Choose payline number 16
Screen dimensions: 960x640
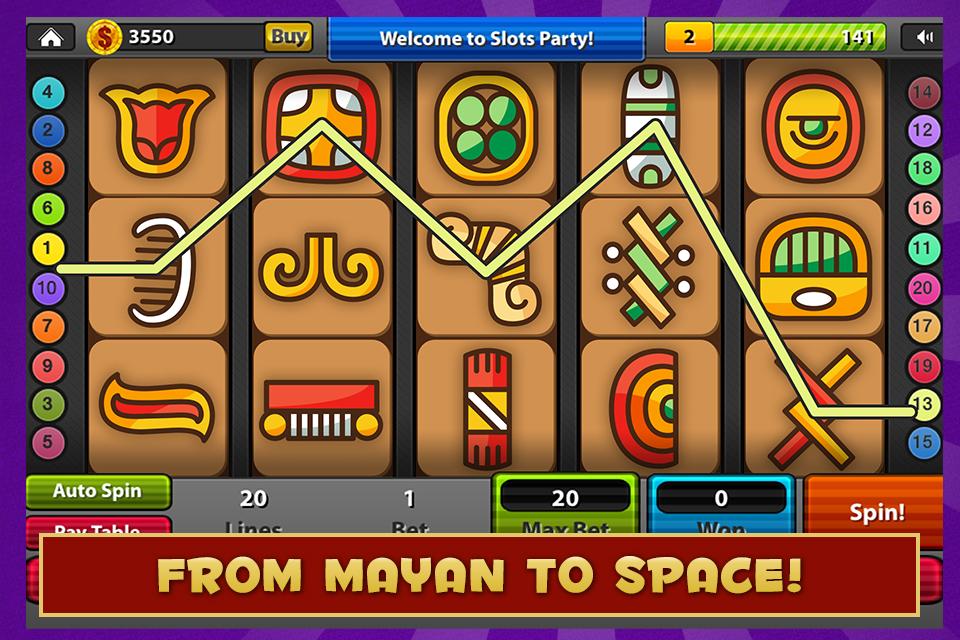tap(924, 208)
